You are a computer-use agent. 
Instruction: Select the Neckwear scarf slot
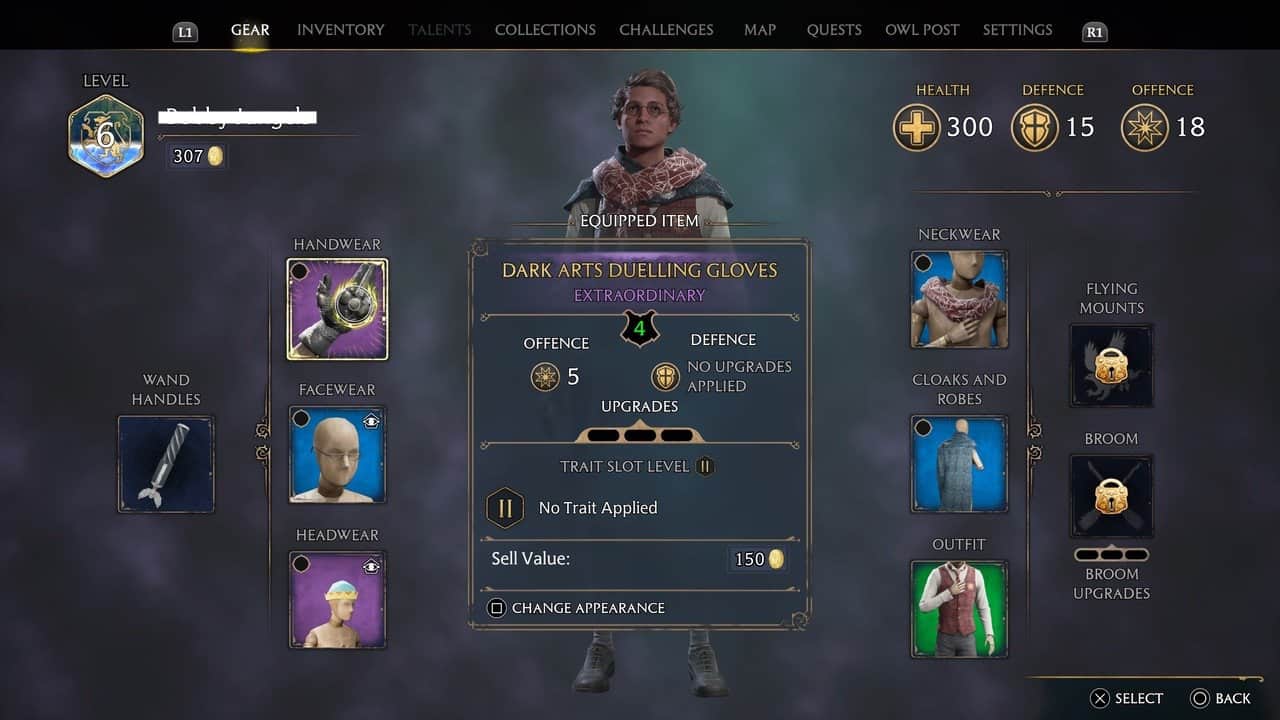click(960, 299)
